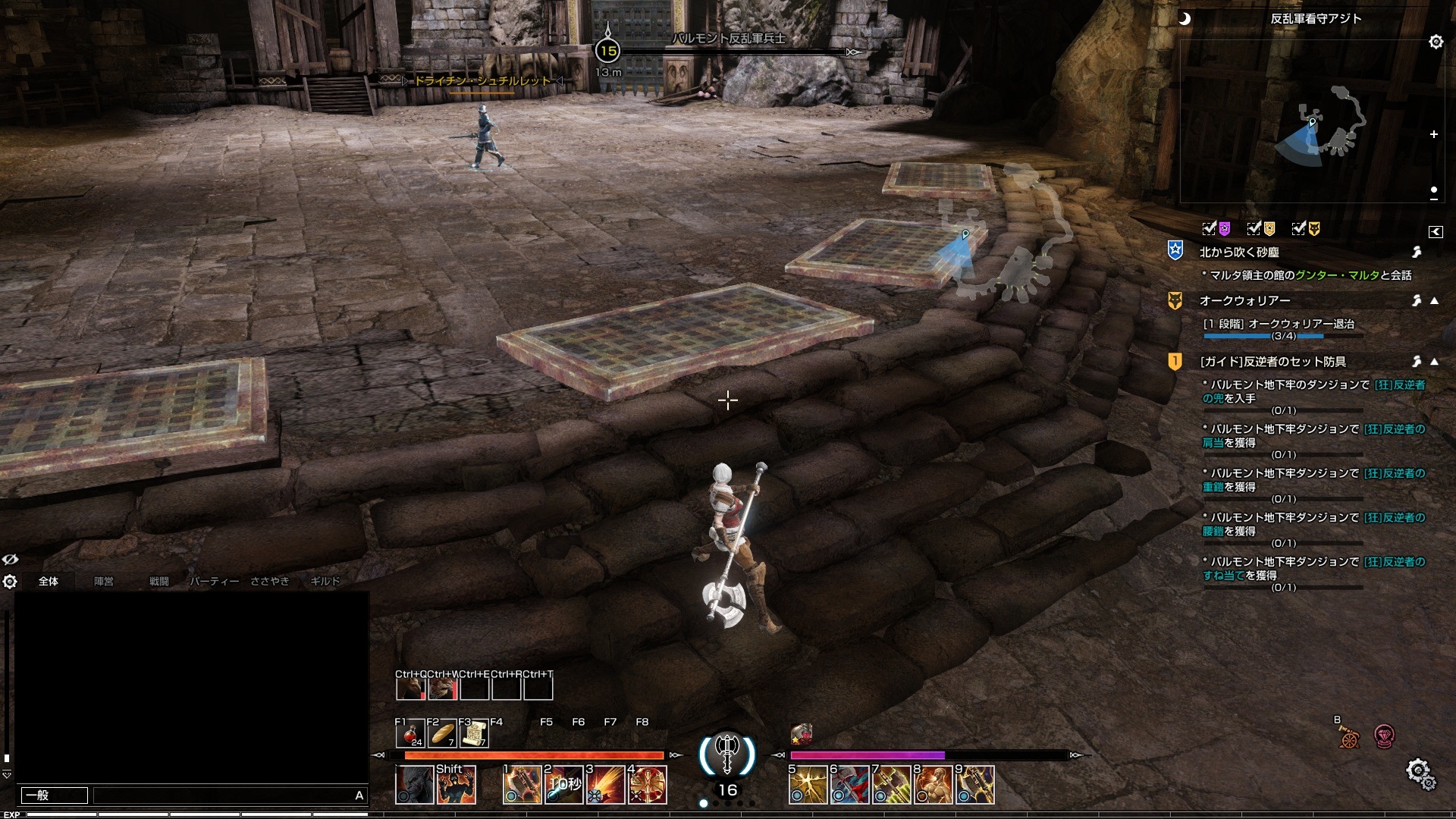
Task: Toggle the purple shield quest filter checkbox
Action: coord(1210,228)
